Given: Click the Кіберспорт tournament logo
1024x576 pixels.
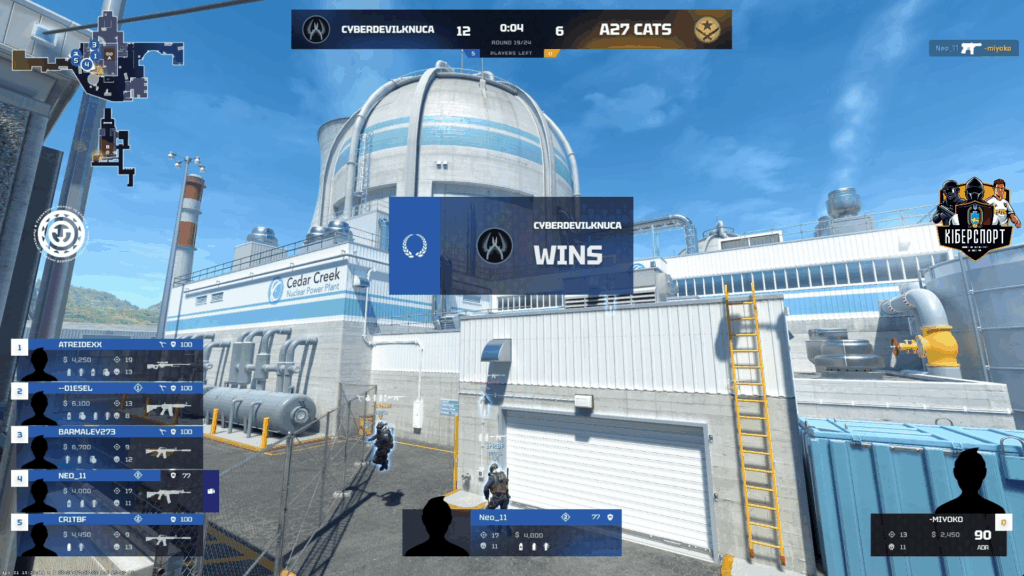Looking at the screenshot, I should pos(972,220).
